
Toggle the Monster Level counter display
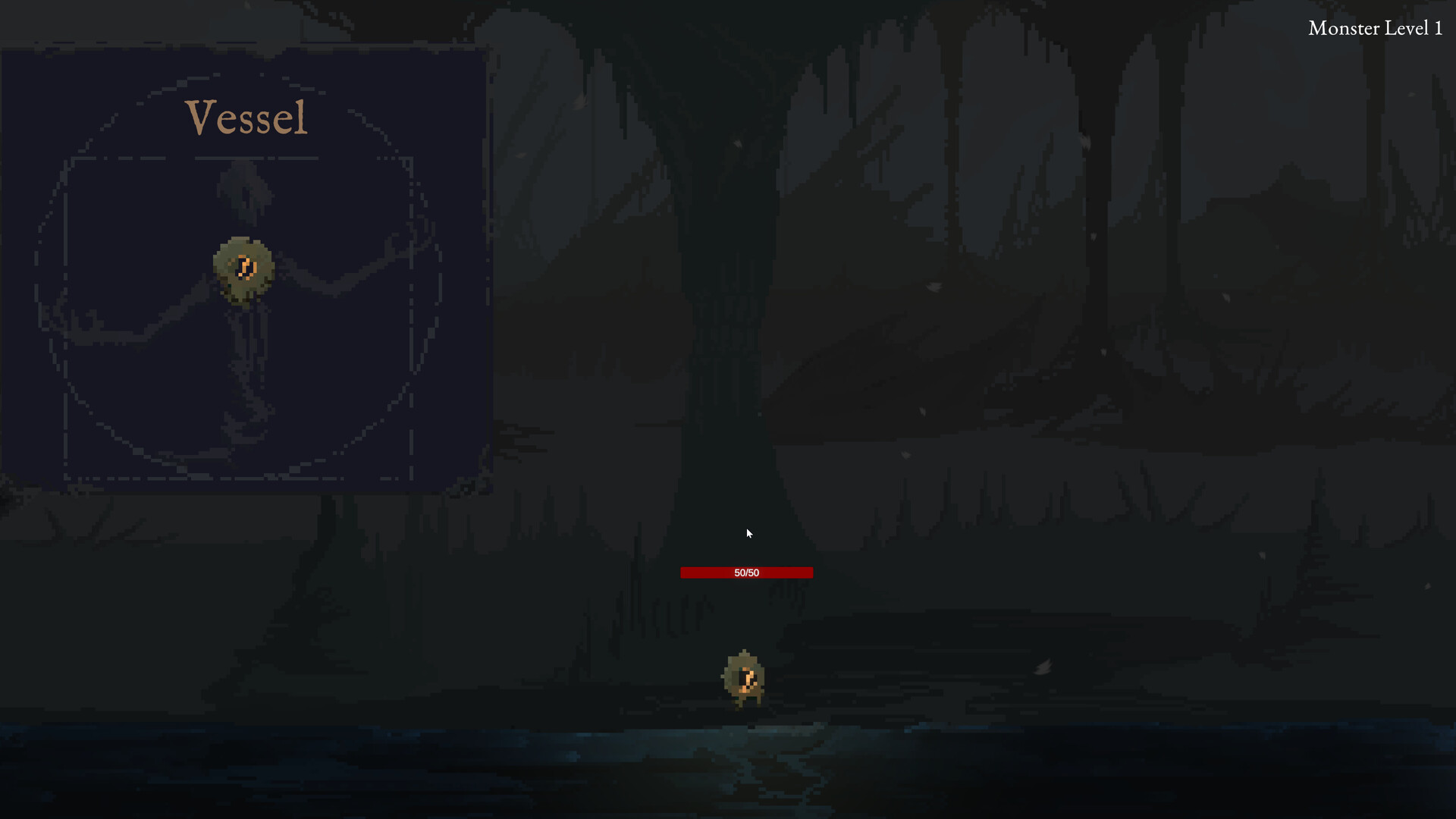coord(1375,28)
